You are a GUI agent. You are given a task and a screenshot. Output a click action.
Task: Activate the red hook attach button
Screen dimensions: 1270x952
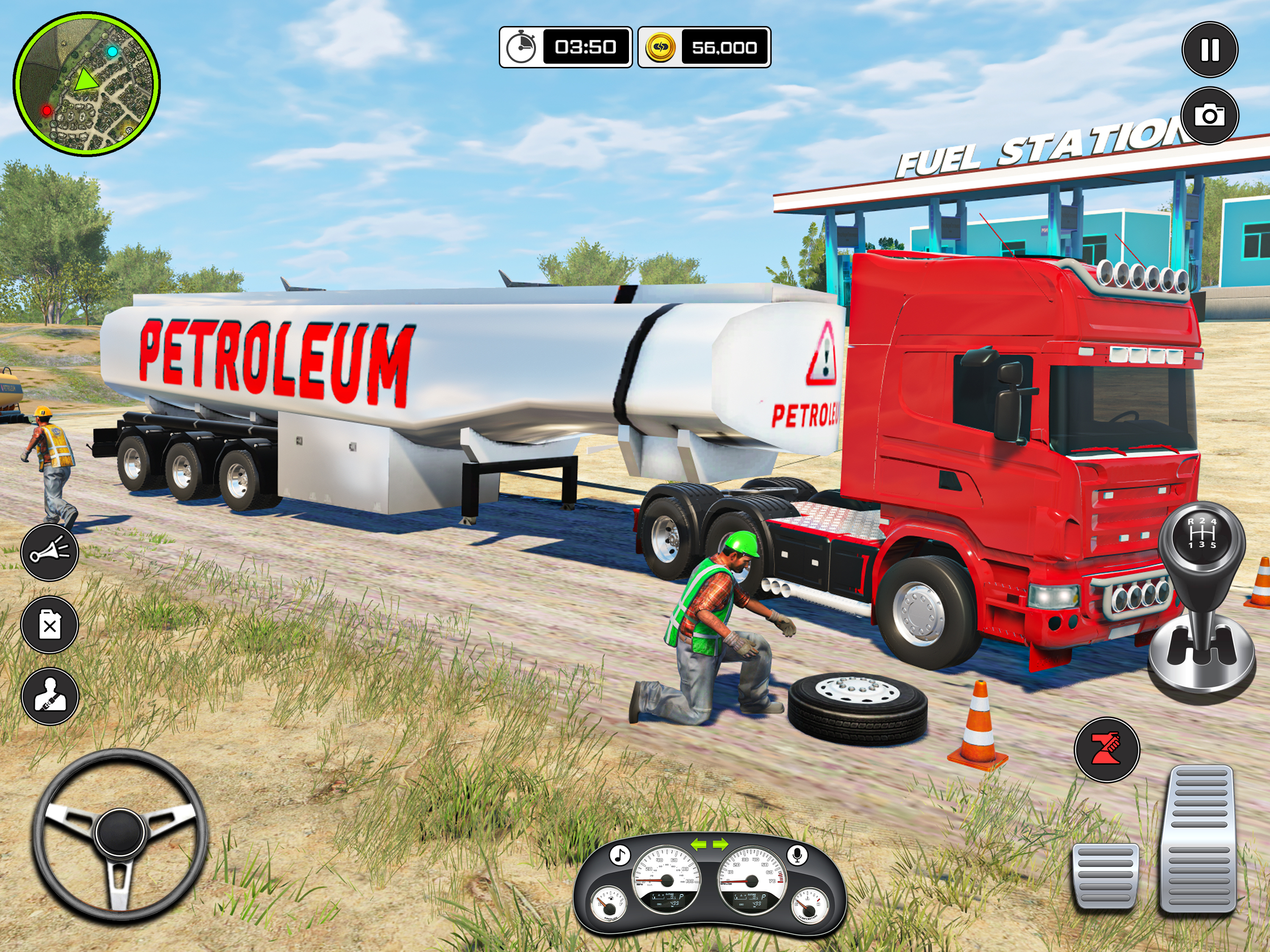(1106, 749)
